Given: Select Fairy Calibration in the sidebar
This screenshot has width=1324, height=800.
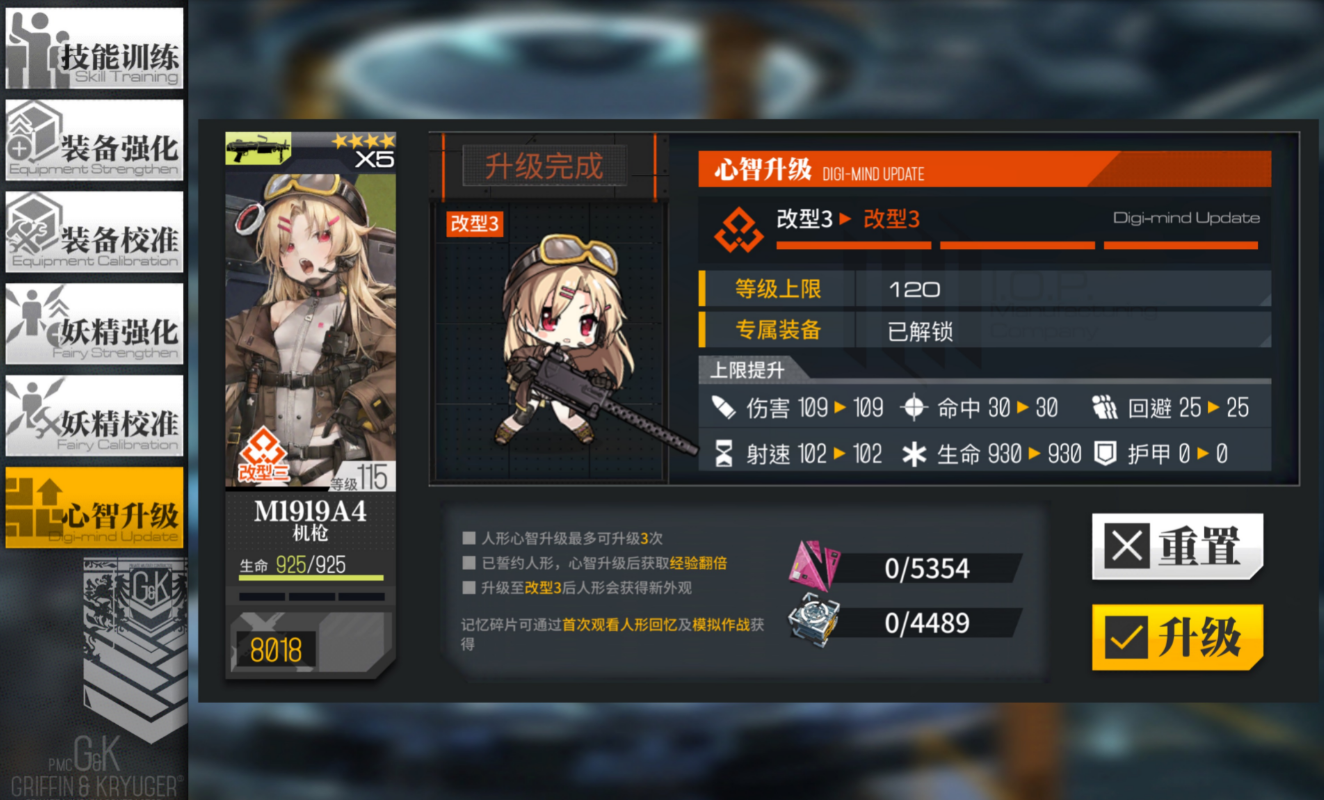Looking at the screenshot, I should pyautogui.click(x=94, y=415).
